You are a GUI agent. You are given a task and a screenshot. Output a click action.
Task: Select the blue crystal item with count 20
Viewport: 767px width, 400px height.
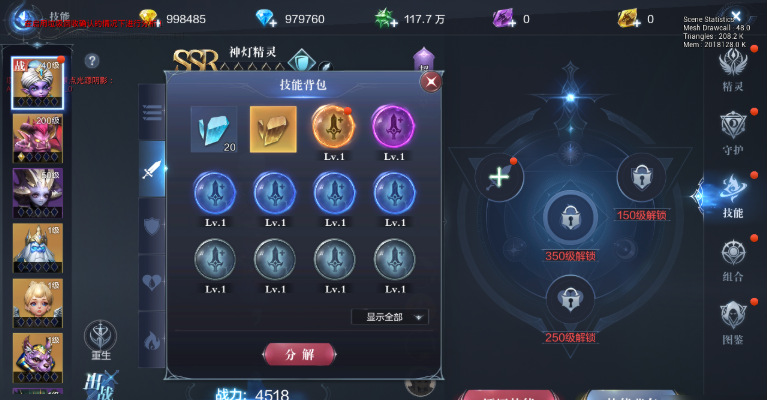tap(214, 129)
